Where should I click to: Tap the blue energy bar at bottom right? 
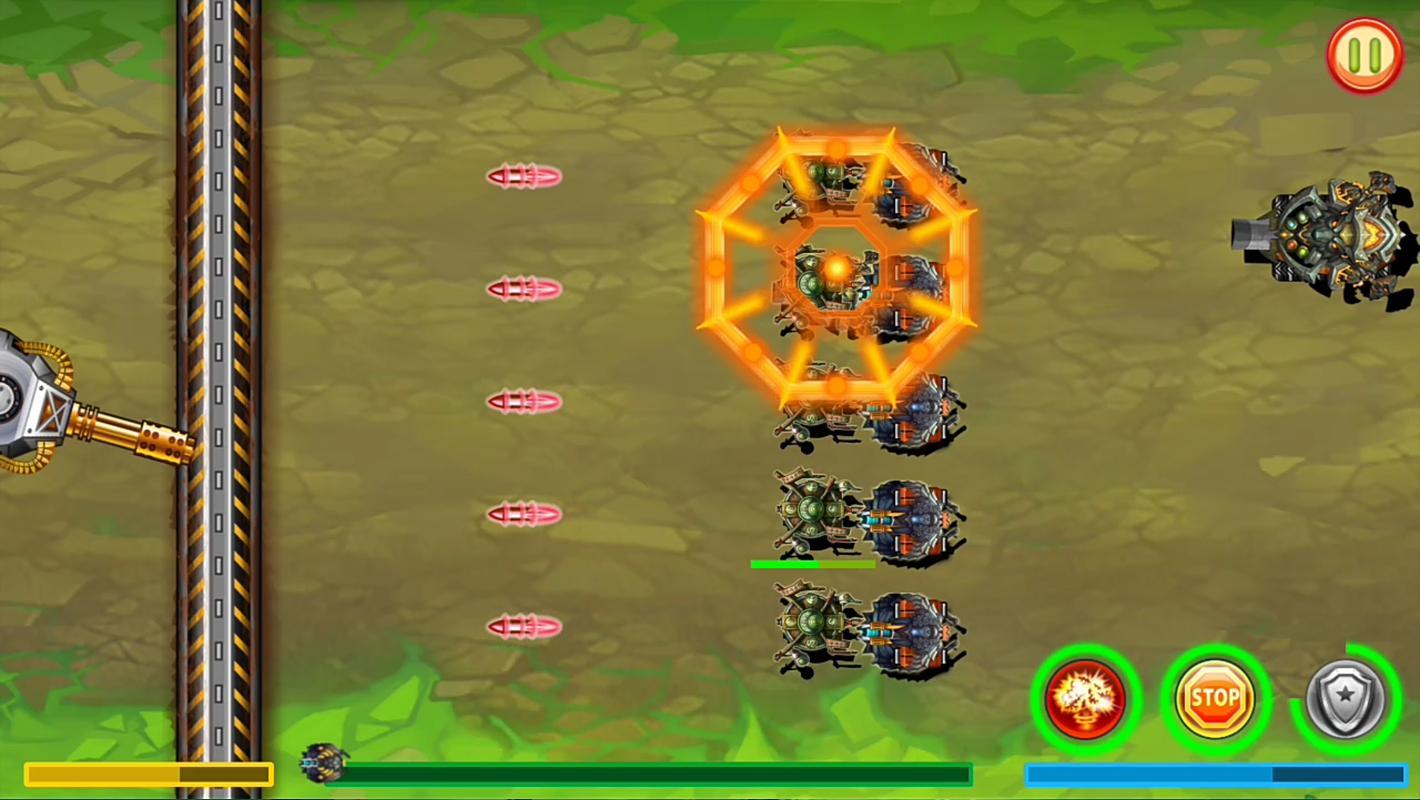(x=1216, y=773)
